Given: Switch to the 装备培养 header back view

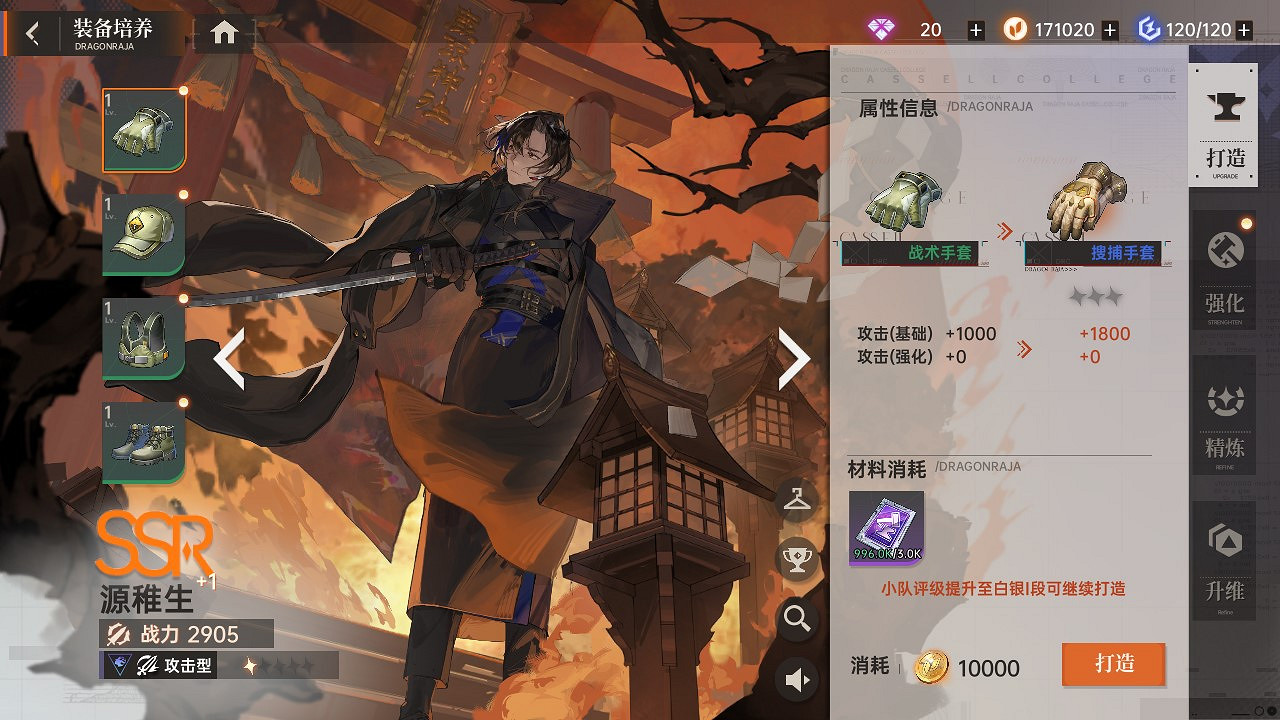Looking at the screenshot, I should [30, 32].
